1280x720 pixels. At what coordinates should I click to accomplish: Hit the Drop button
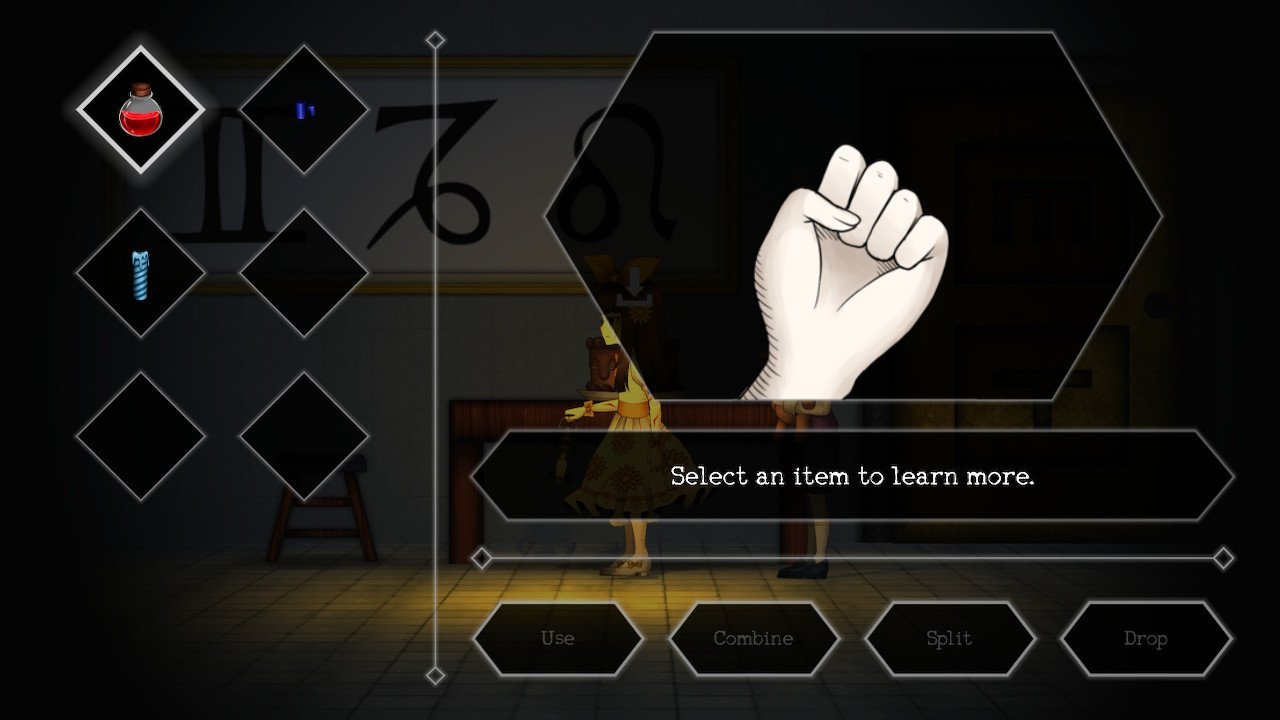tap(1145, 638)
